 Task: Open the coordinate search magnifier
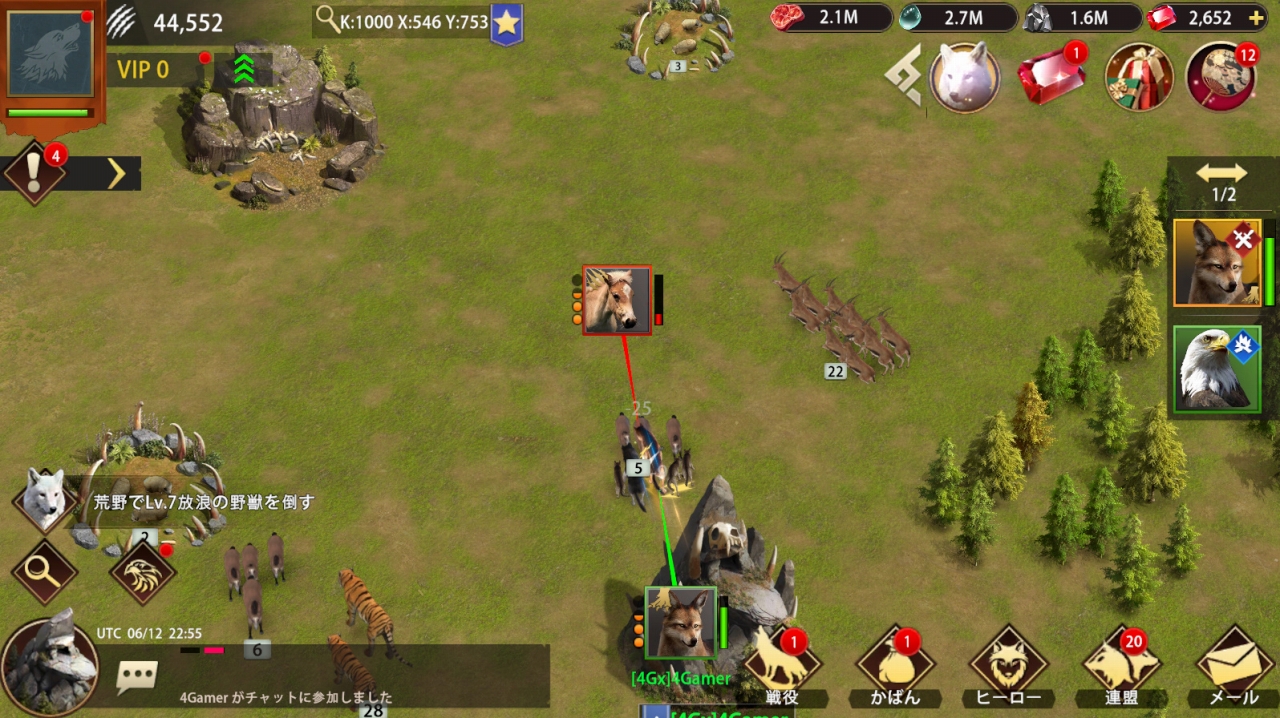[x=327, y=19]
